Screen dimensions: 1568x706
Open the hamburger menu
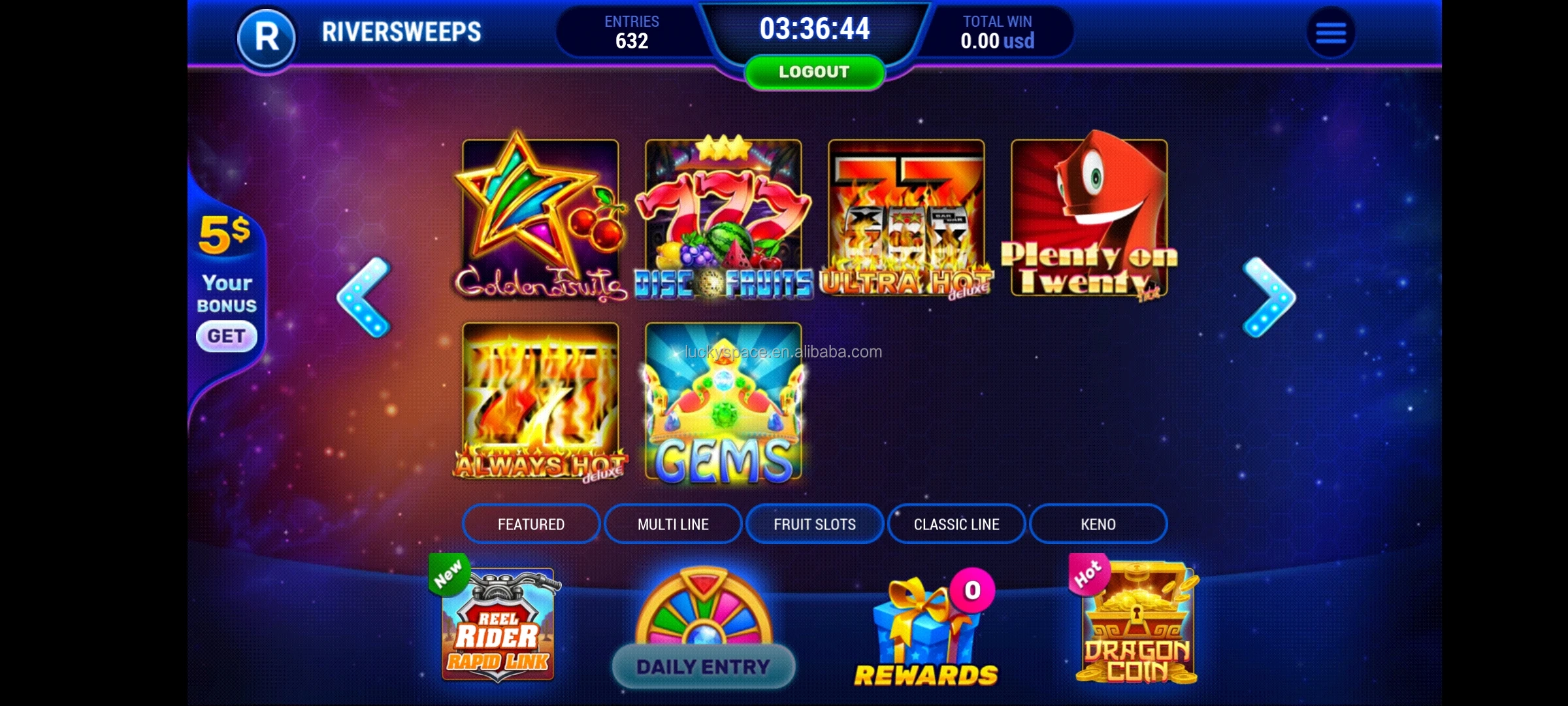[x=1331, y=33]
